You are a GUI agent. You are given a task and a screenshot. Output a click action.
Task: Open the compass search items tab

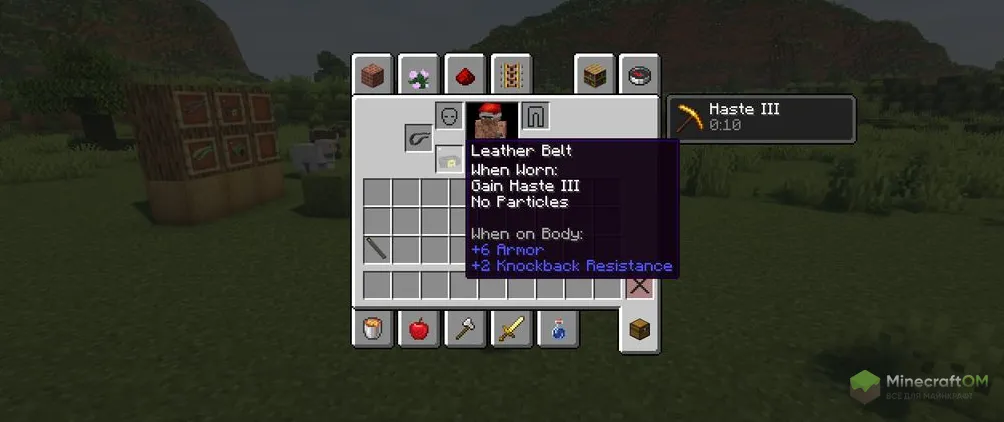click(x=639, y=75)
